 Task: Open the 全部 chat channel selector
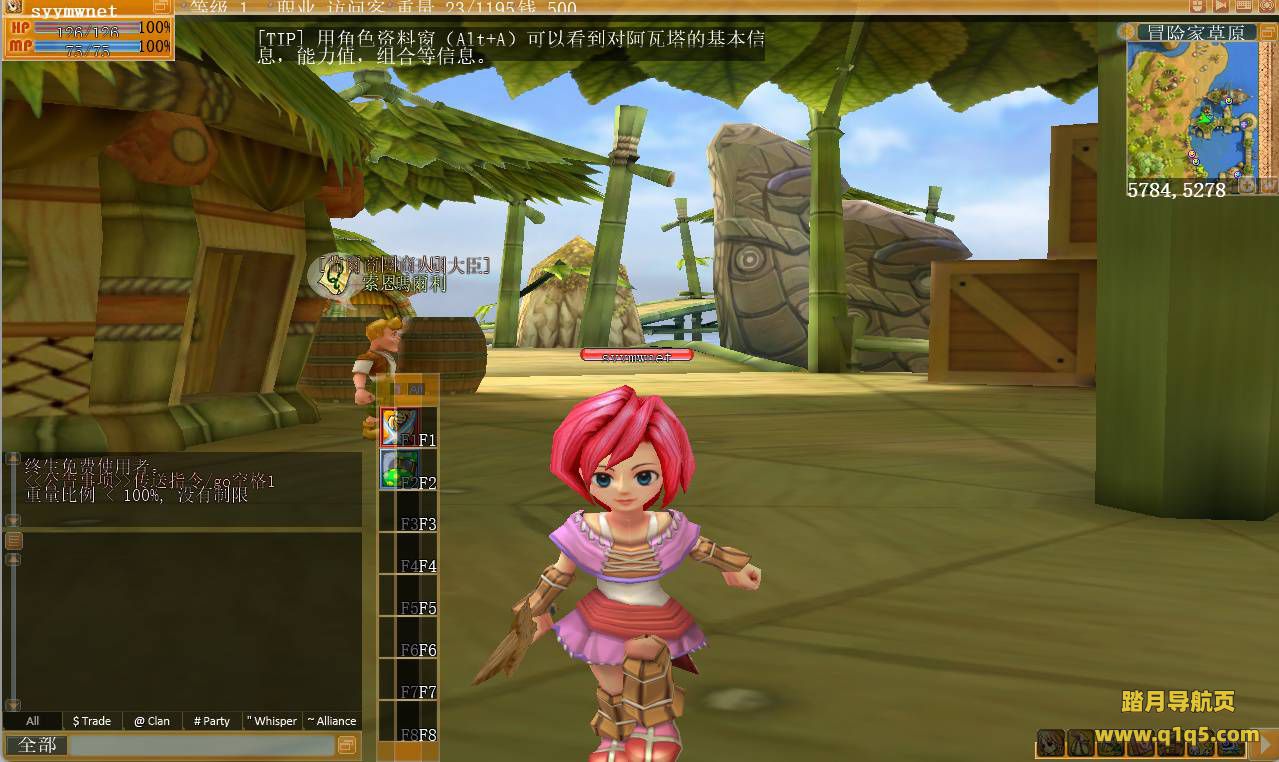(x=37, y=746)
